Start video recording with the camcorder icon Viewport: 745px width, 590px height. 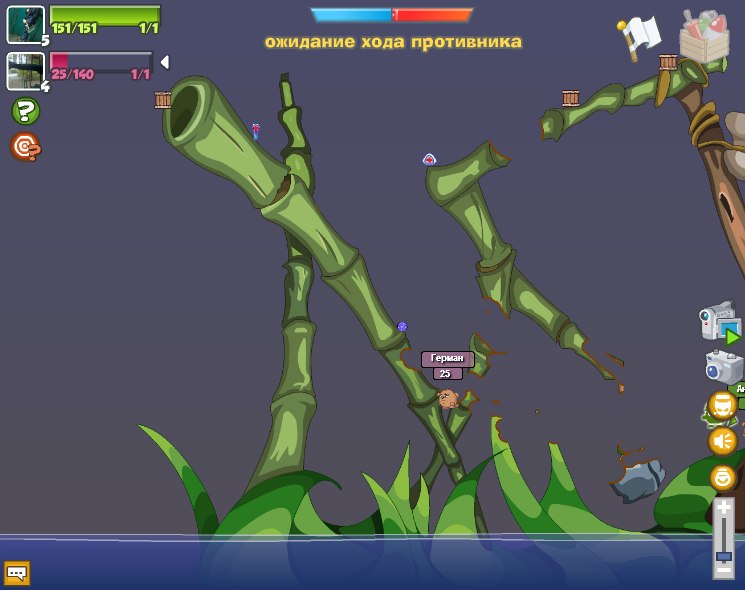tap(720, 325)
